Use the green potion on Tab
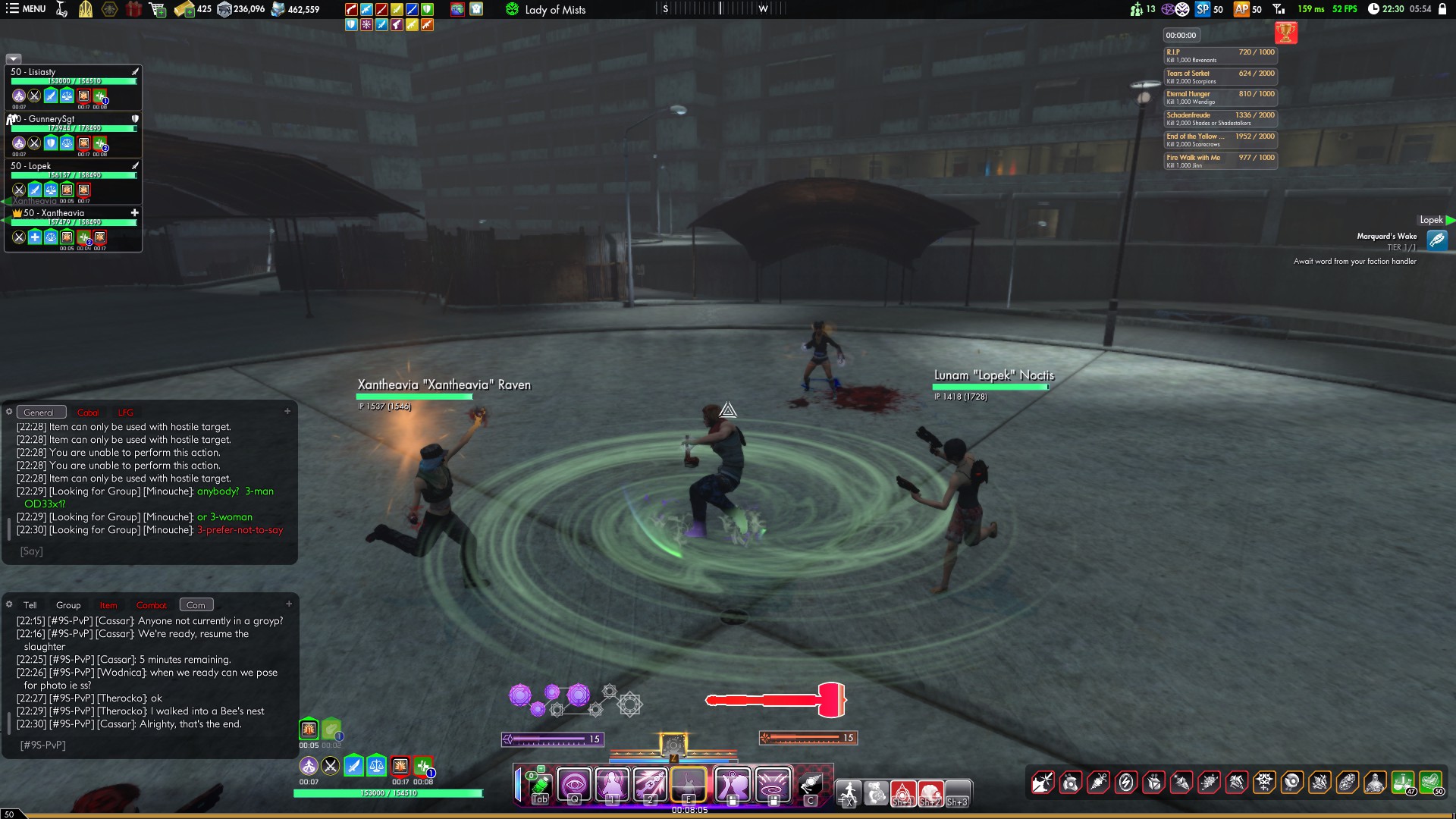1456x819 pixels. (540, 785)
